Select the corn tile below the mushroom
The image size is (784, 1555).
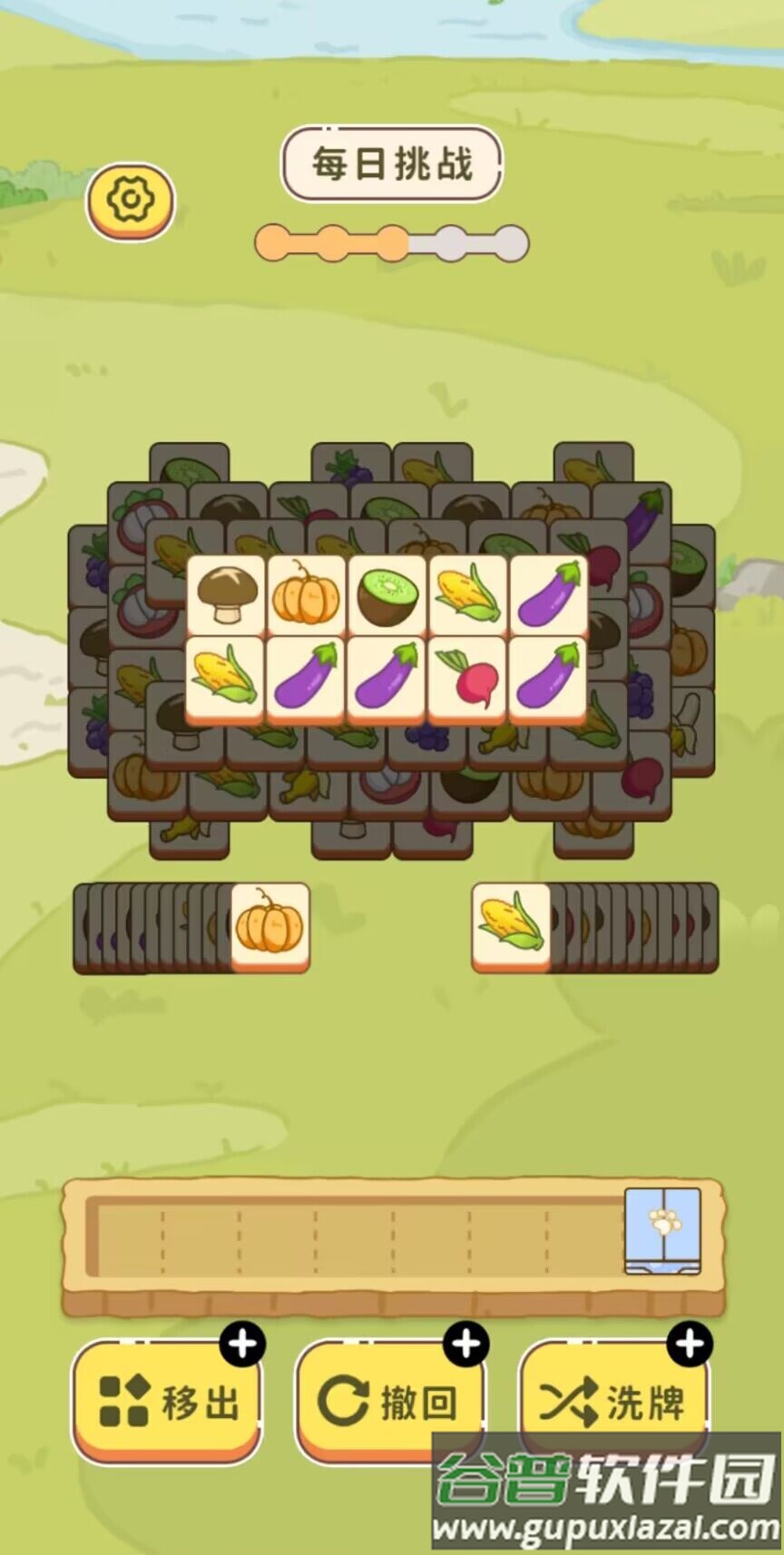(x=226, y=676)
